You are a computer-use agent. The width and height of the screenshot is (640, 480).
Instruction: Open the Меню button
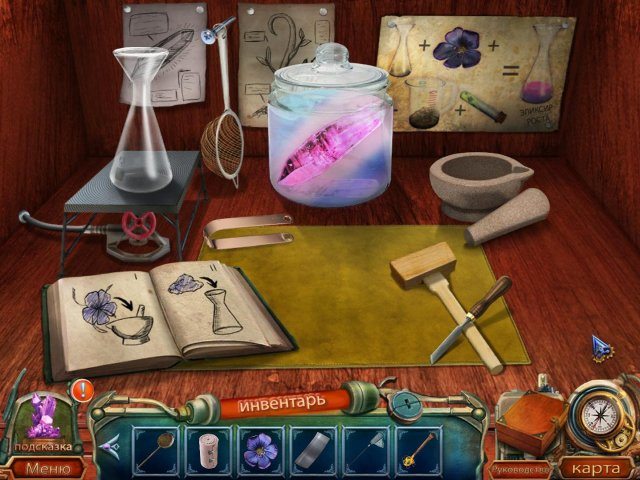click(x=48, y=467)
